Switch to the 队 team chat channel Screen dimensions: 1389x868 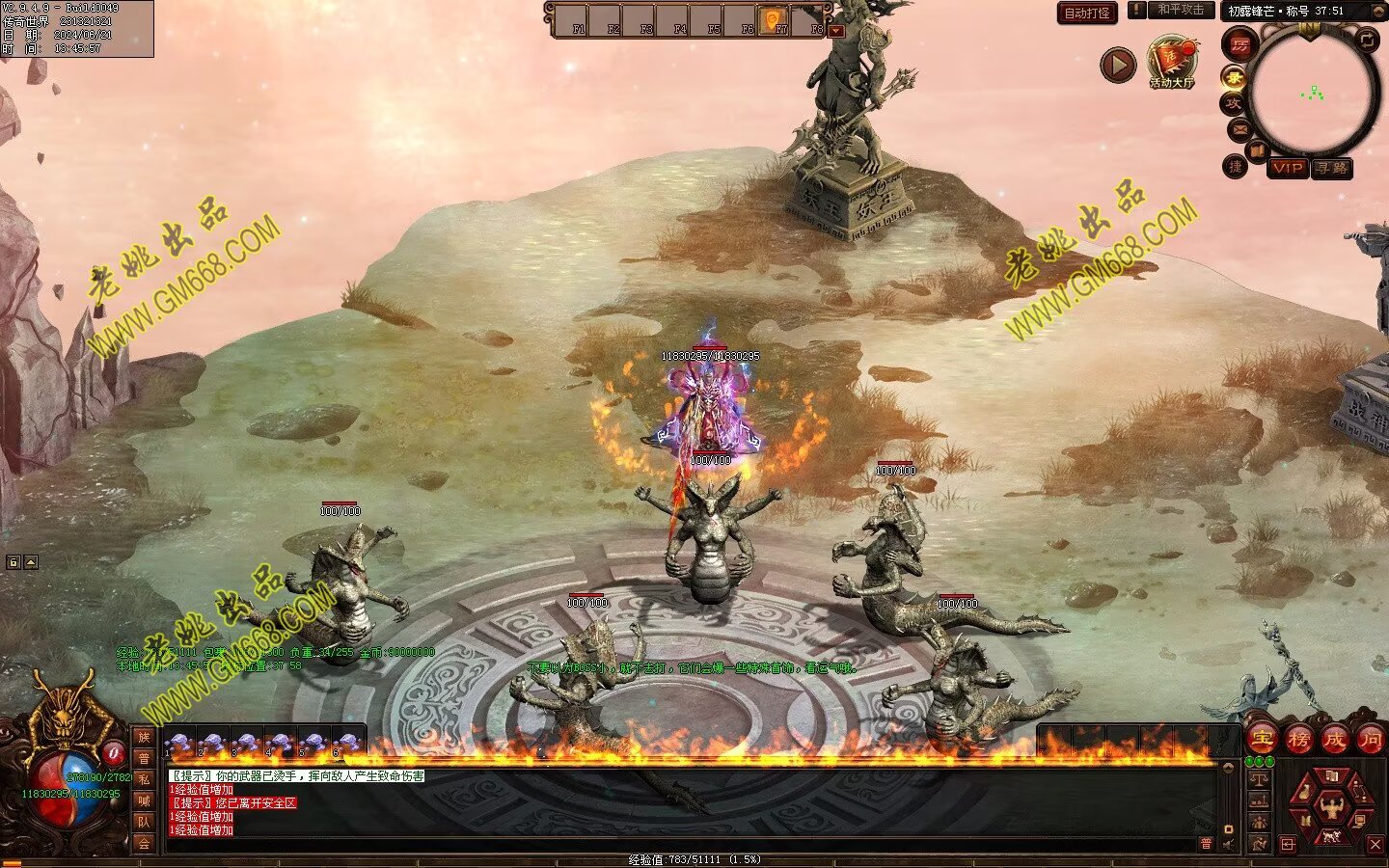click(144, 822)
